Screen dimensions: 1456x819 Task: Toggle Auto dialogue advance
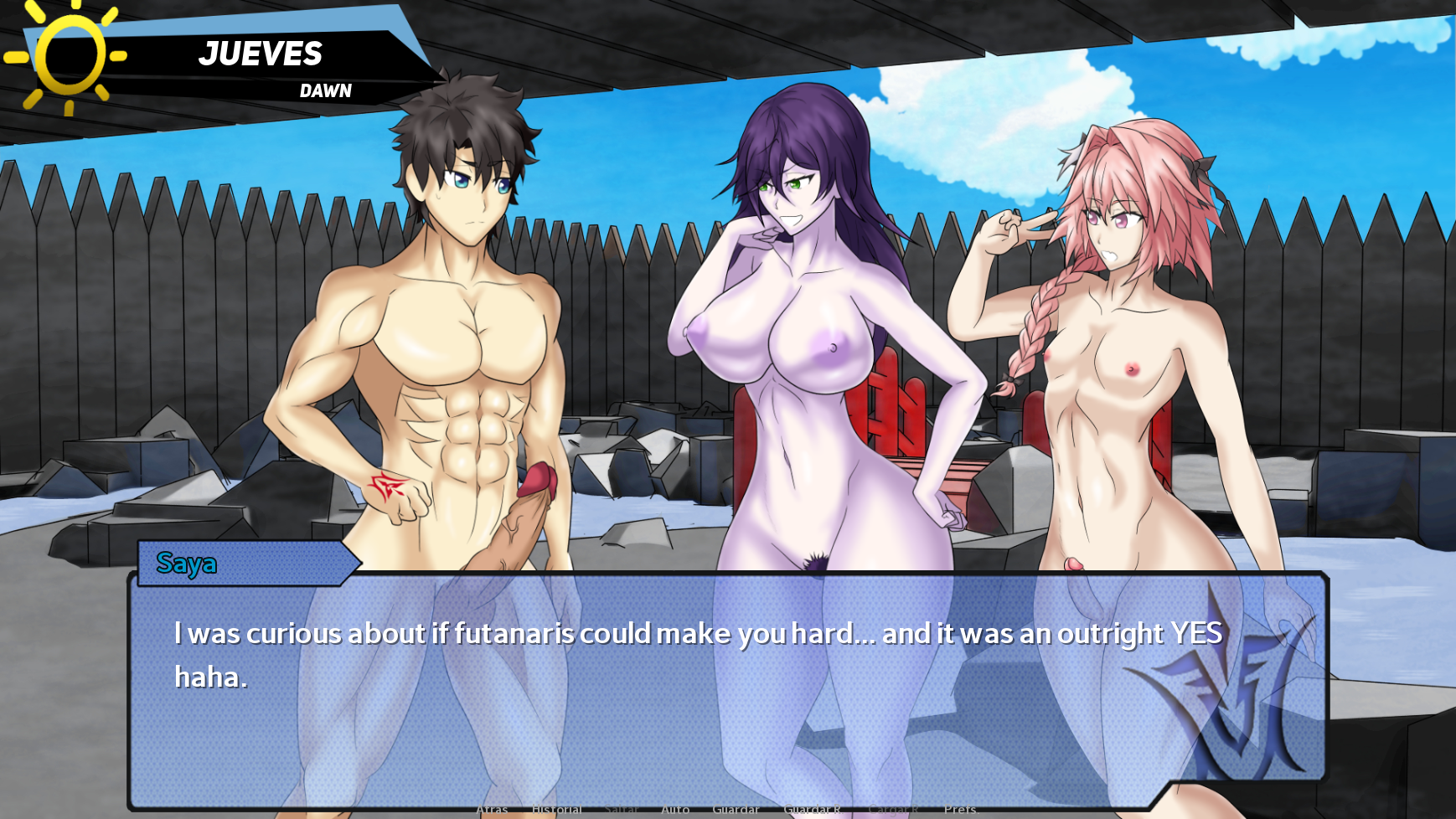(x=675, y=810)
